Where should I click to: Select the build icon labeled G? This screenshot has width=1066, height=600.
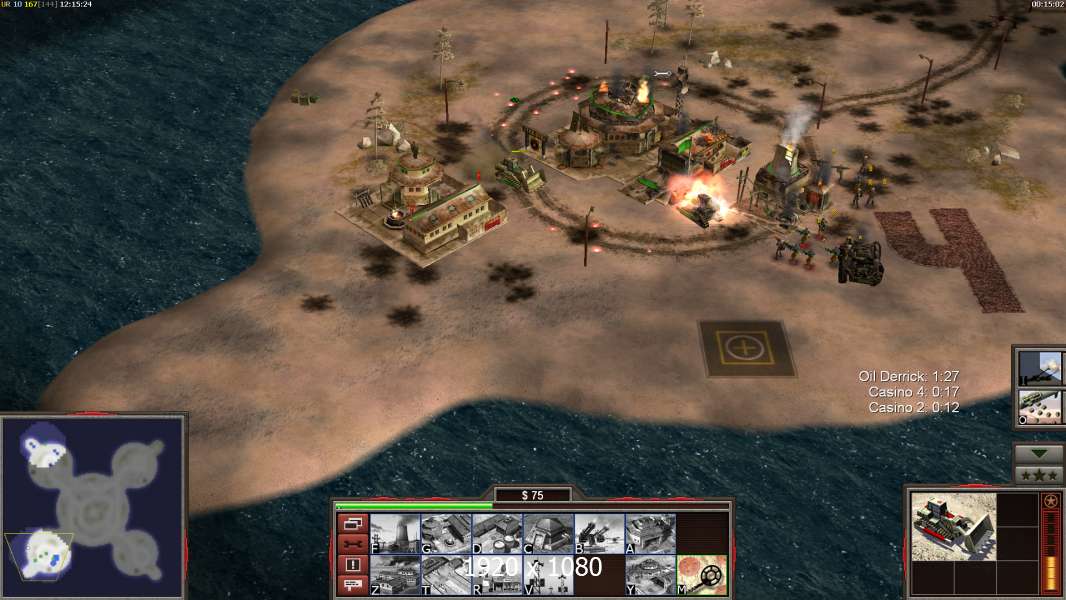tap(445, 534)
